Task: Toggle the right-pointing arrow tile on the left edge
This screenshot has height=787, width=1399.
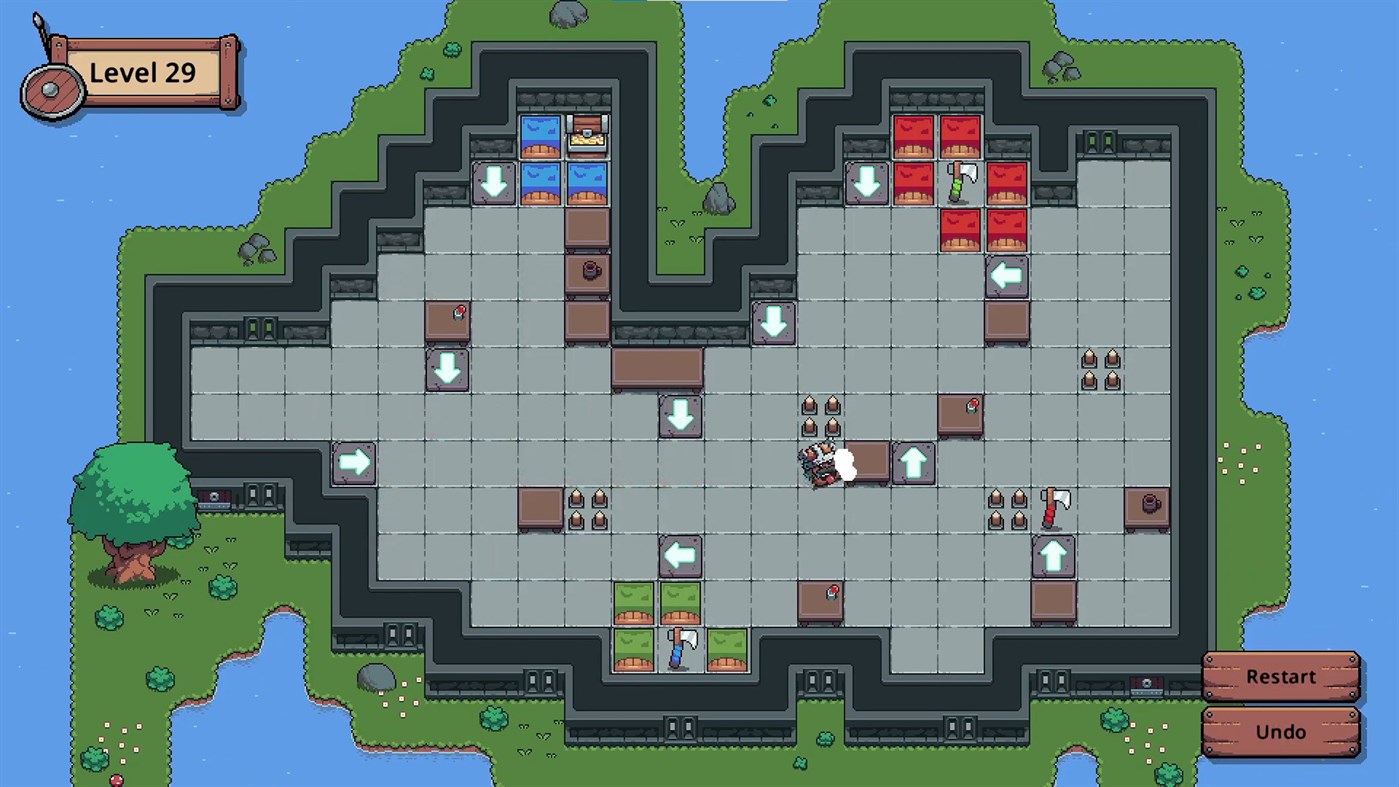Action: [354, 462]
